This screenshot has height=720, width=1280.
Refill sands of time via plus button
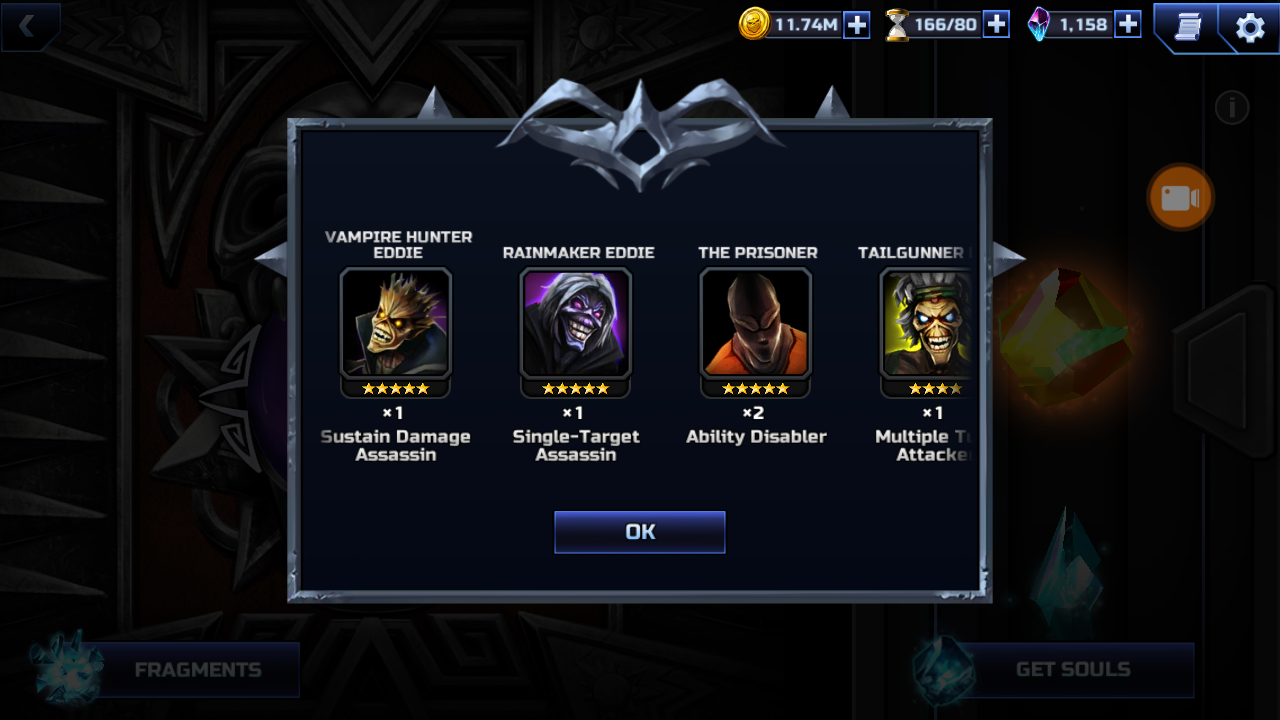(996, 25)
